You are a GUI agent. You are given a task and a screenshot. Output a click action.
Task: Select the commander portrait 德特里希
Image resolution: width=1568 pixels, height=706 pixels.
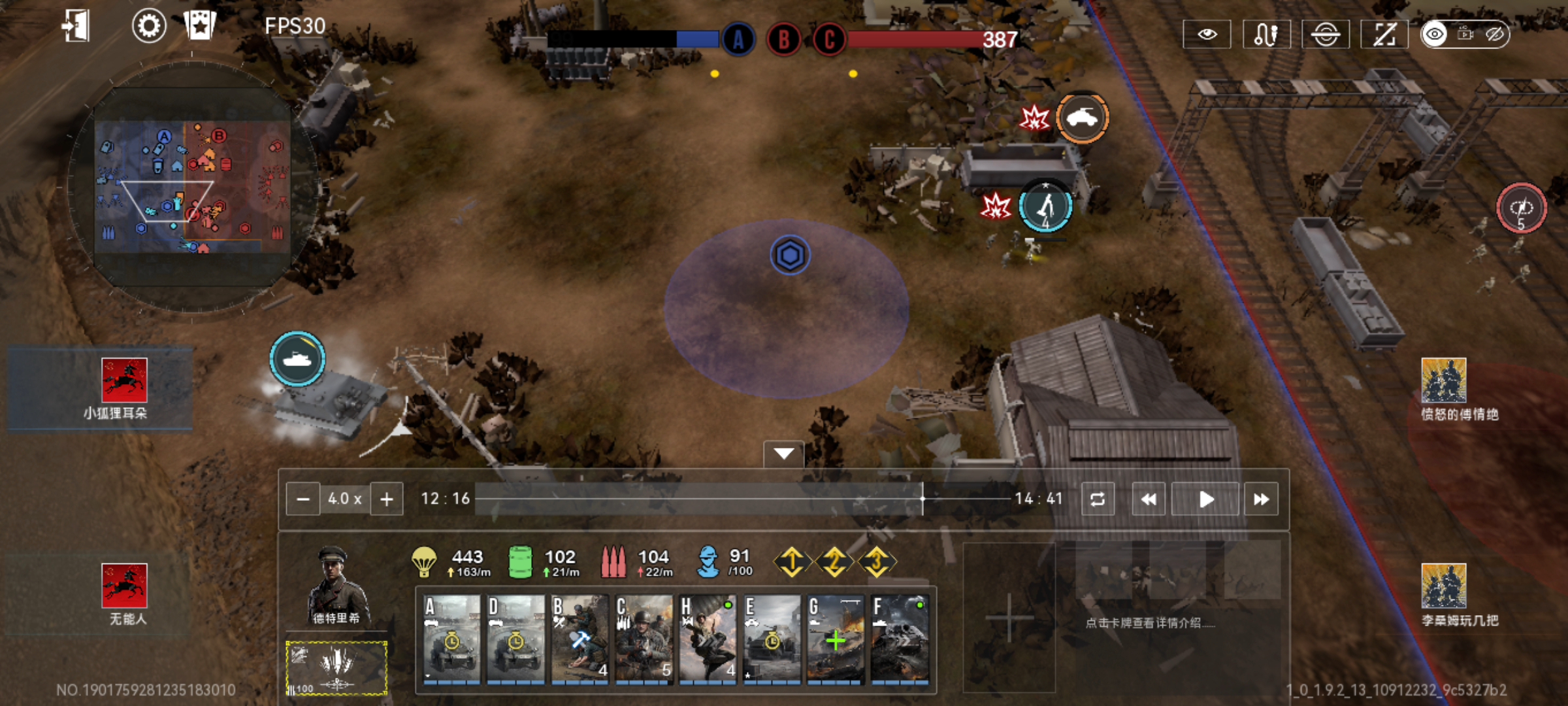pos(336,585)
